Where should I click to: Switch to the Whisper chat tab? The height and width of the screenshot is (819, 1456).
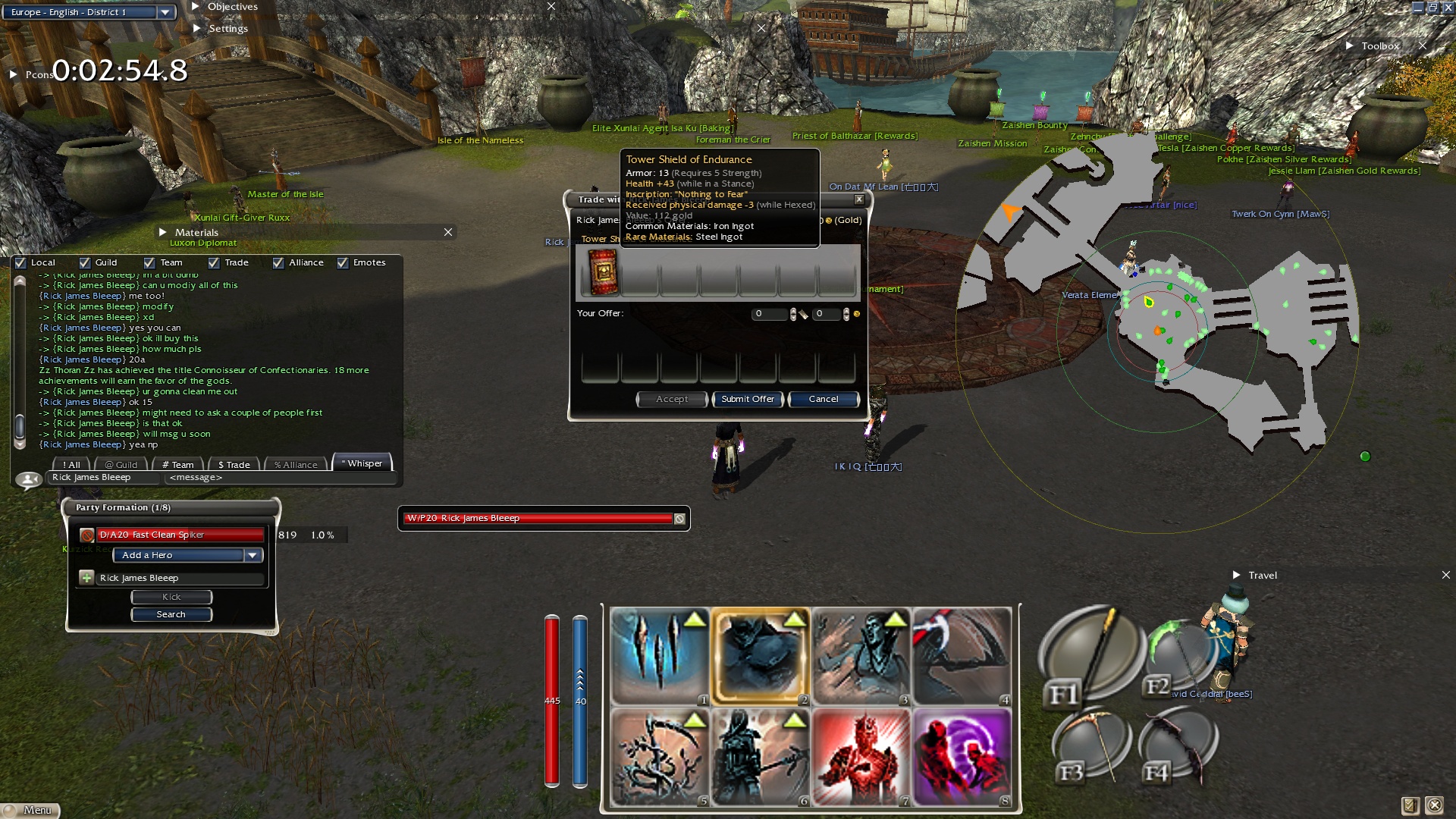pos(362,463)
